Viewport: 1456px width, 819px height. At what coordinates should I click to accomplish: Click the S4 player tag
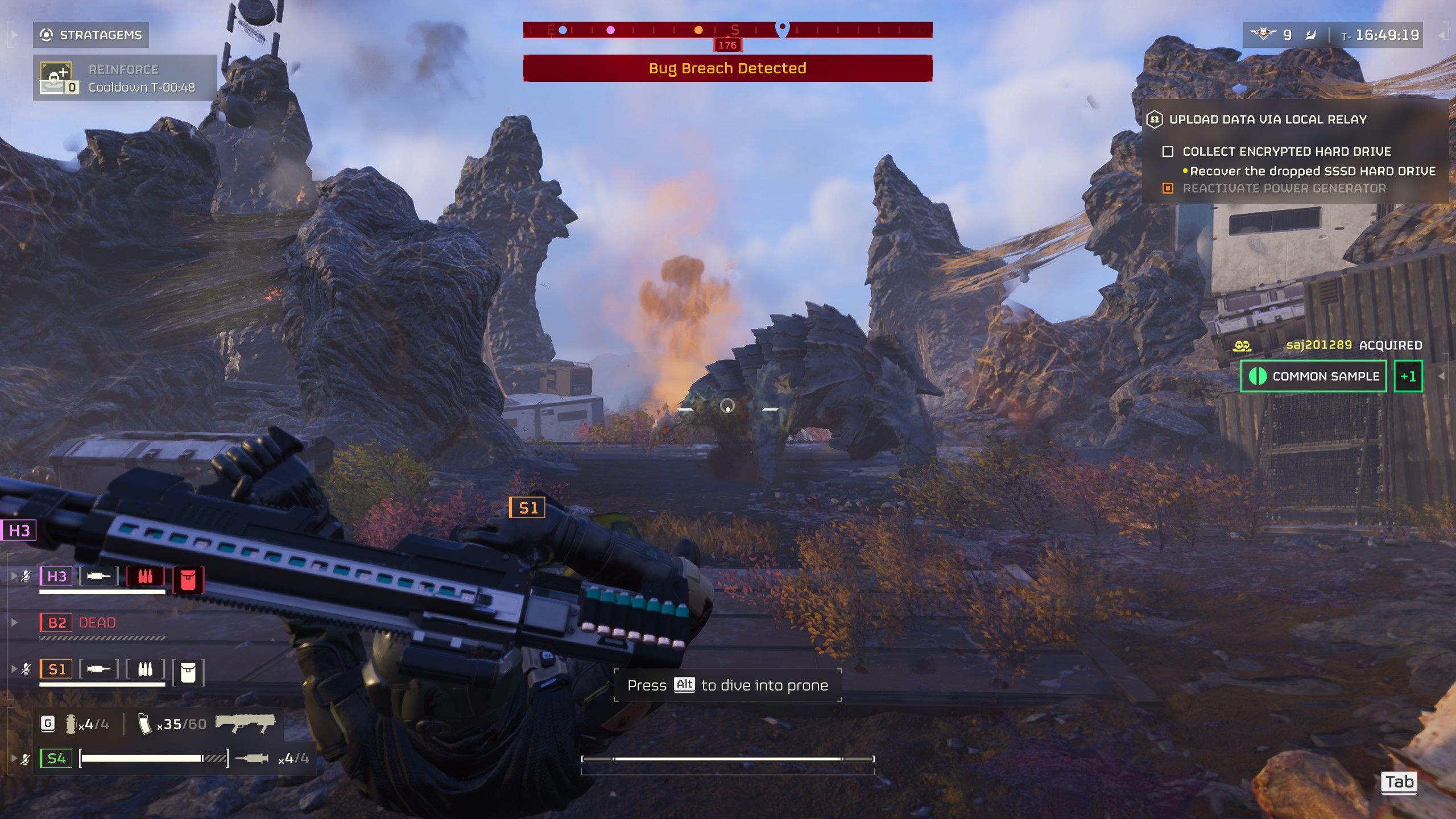tap(56, 758)
